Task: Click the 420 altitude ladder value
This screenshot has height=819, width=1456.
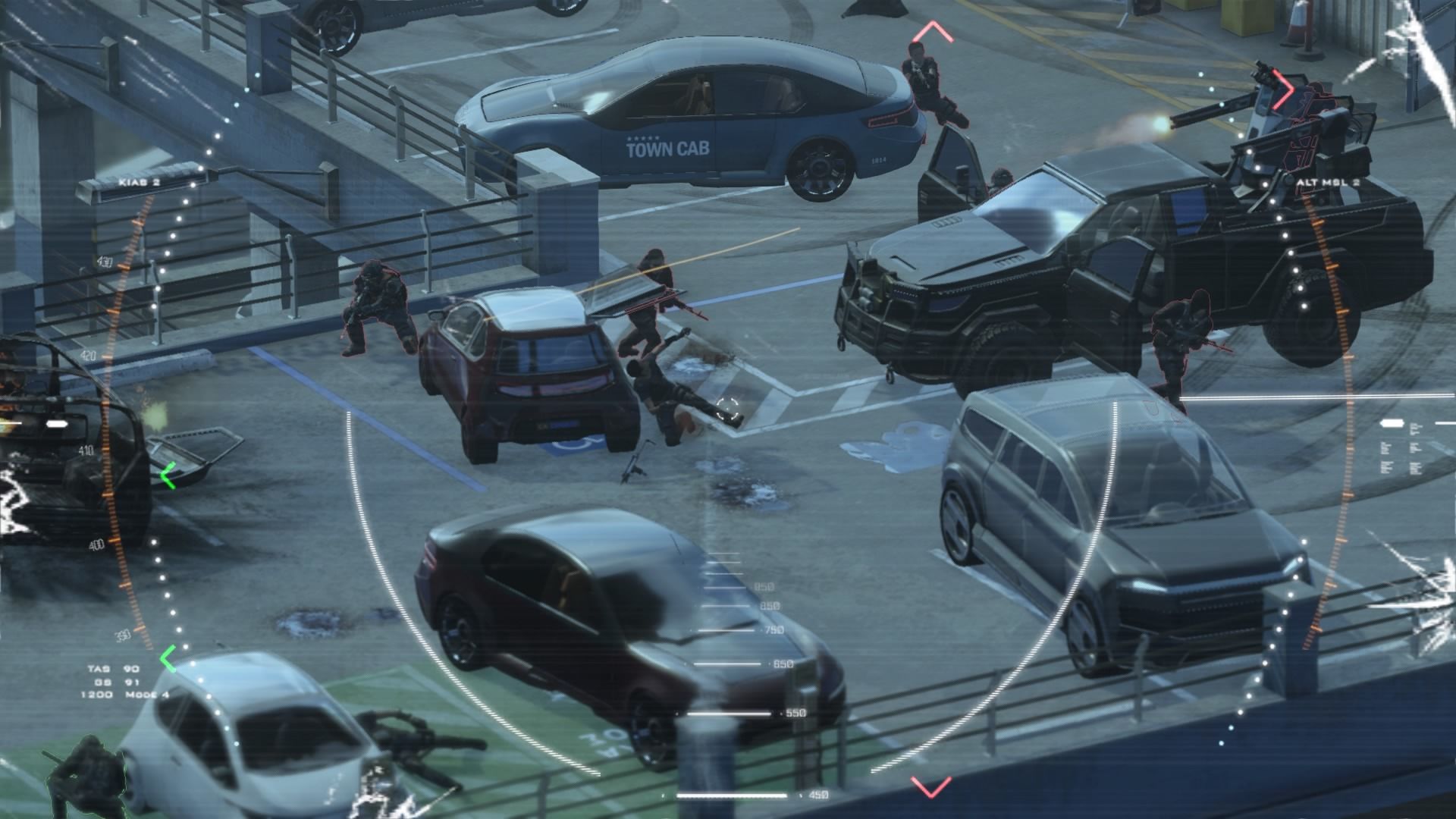Action: coord(89,353)
